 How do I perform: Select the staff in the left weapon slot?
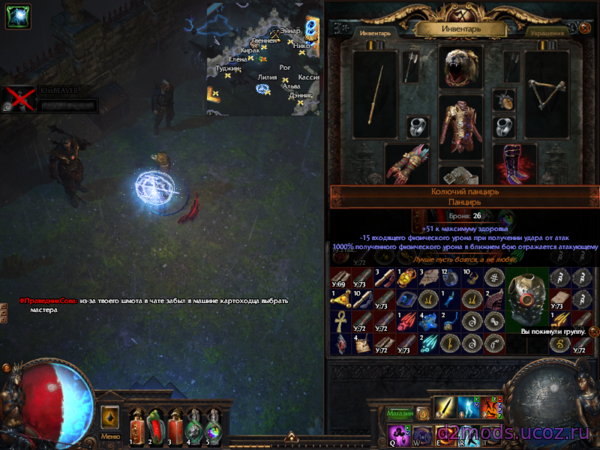(x=376, y=94)
